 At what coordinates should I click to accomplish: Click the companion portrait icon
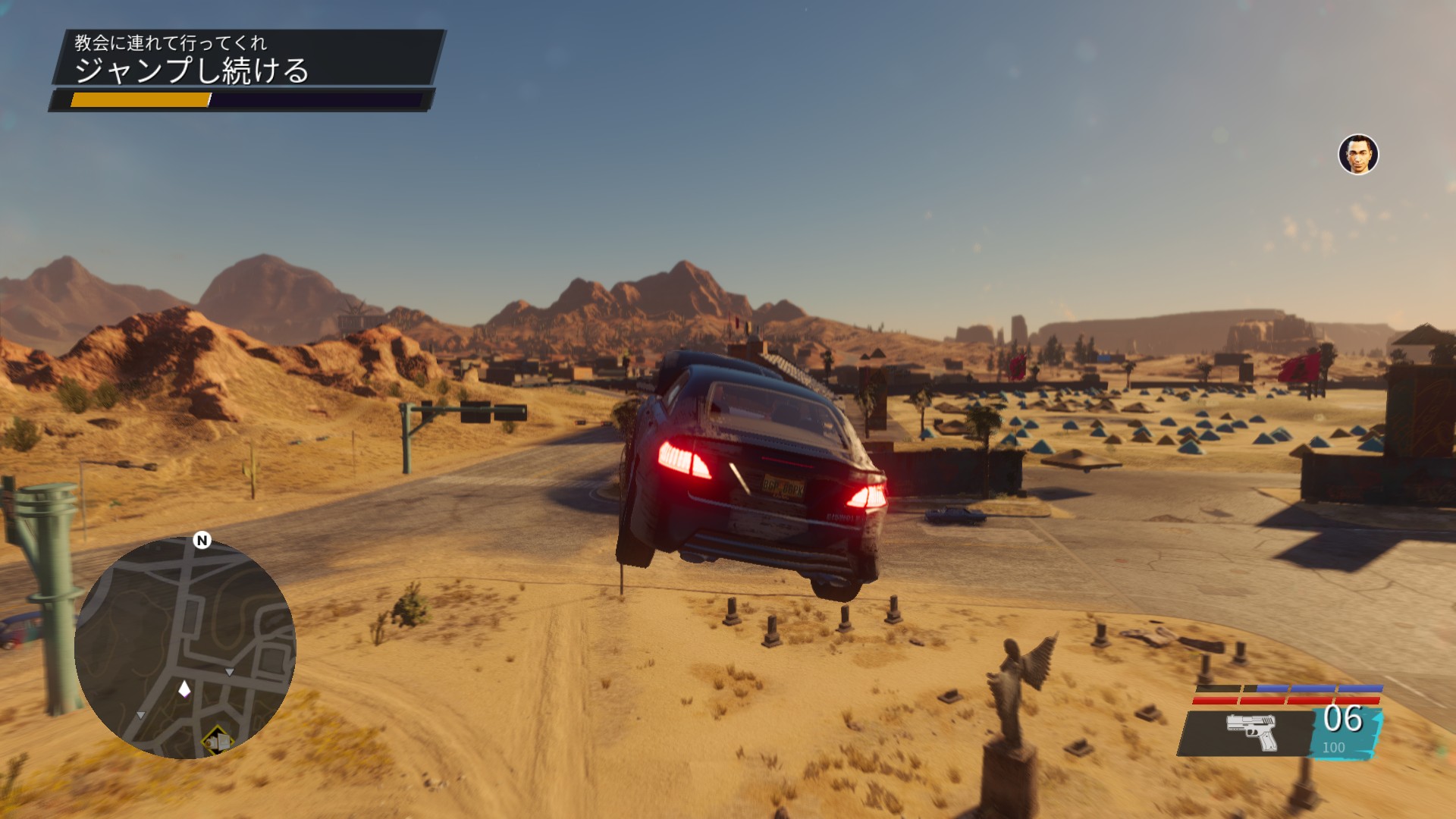coord(1358,155)
